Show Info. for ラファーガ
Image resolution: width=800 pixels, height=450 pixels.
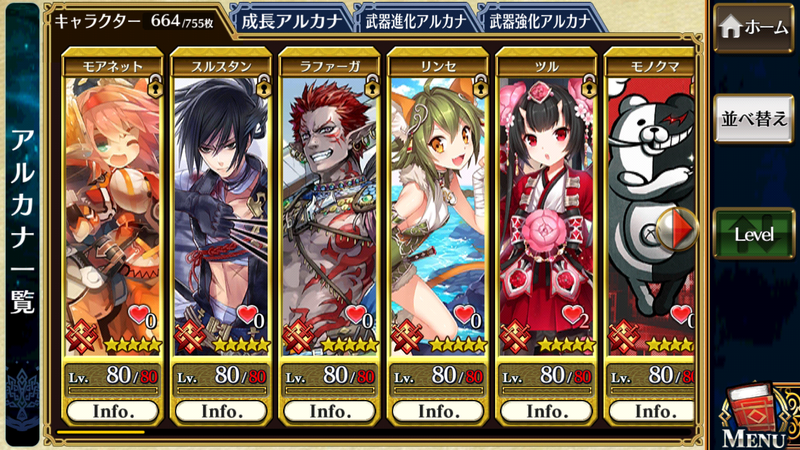330,411
